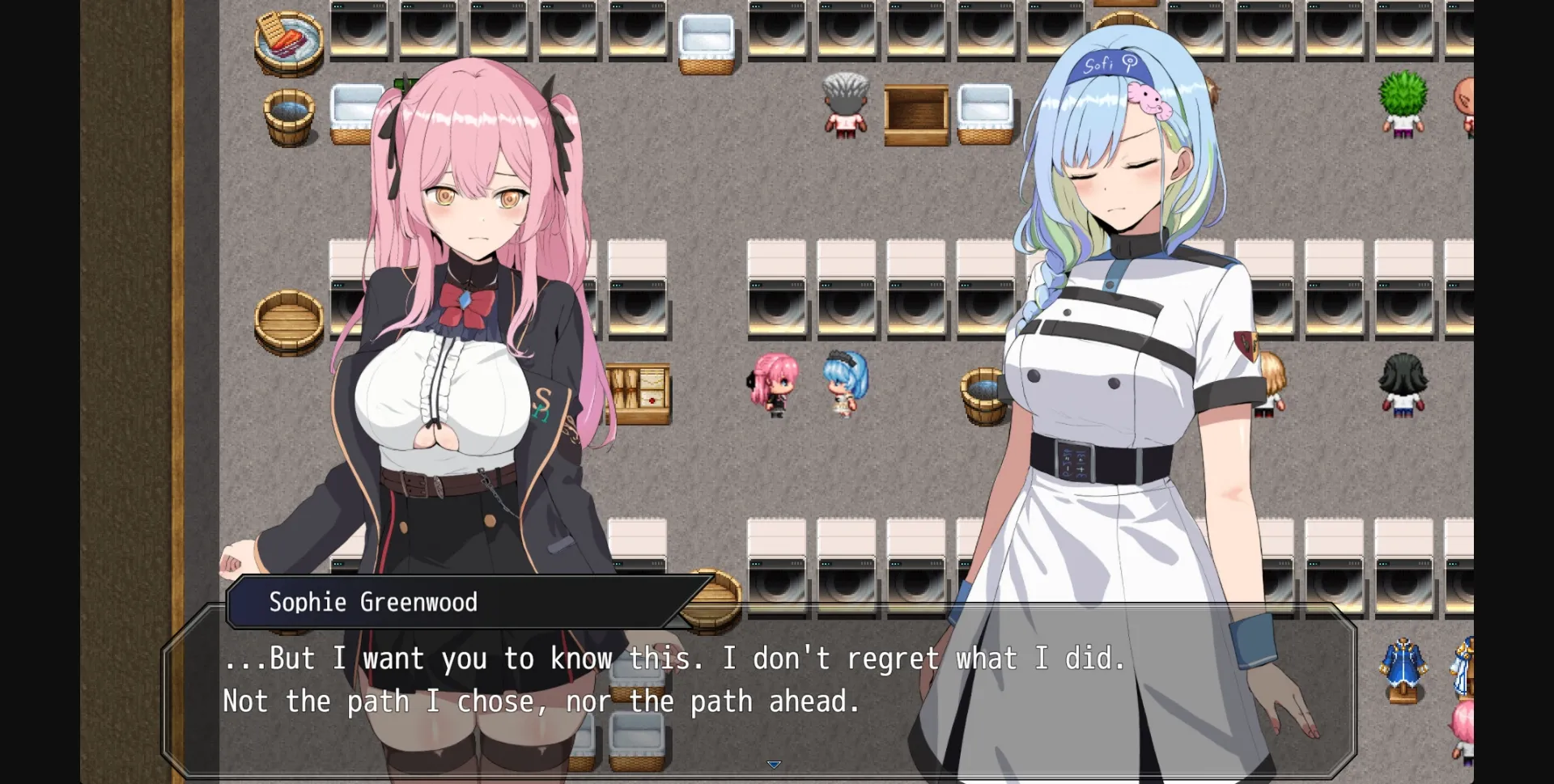
Task: Click the Sofi headband on the blue-haired girl
Action: [x=1109, y=64]
